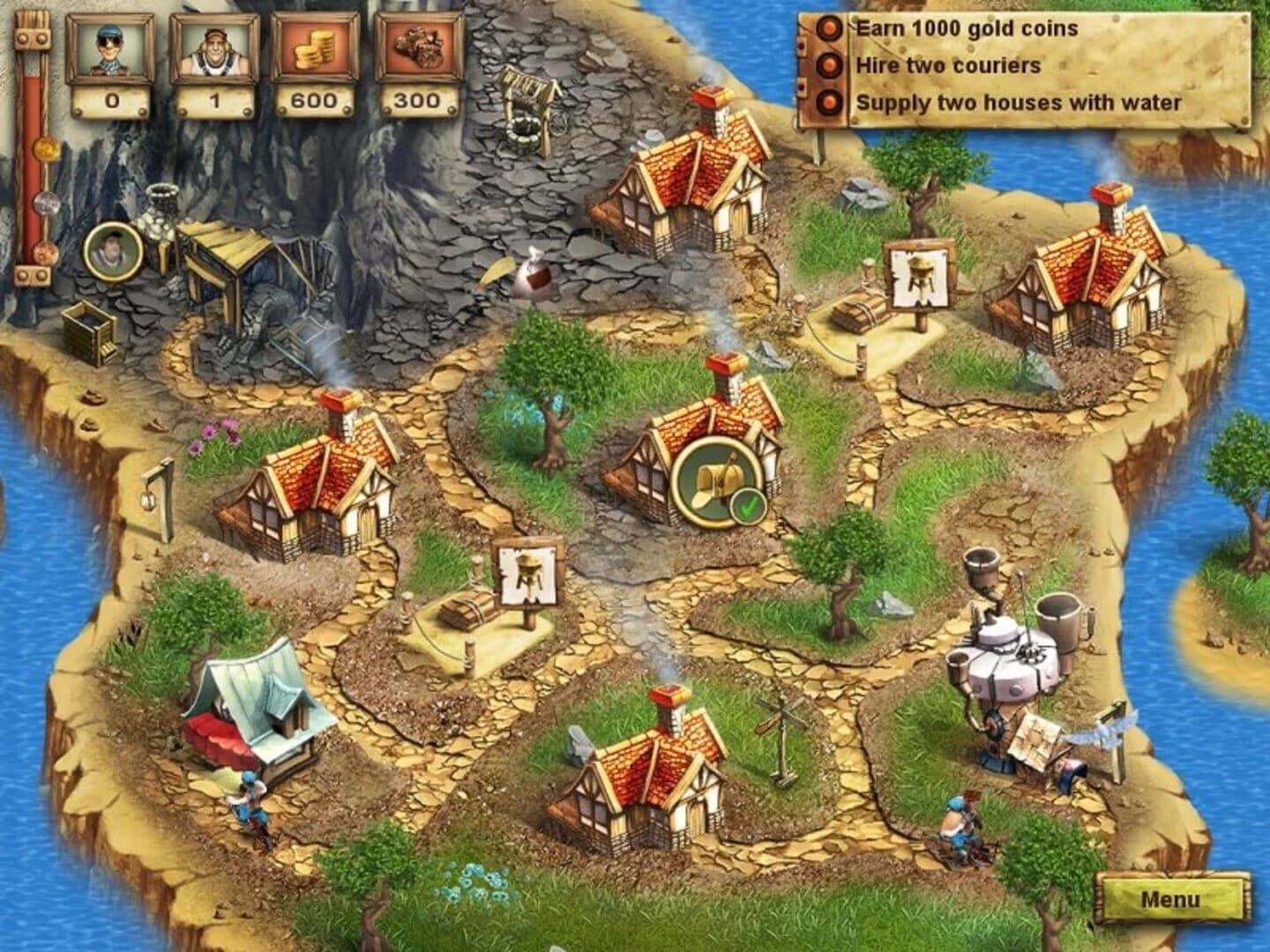
Task: Click the ore resource icon showing 300
Action: [417, 50]
